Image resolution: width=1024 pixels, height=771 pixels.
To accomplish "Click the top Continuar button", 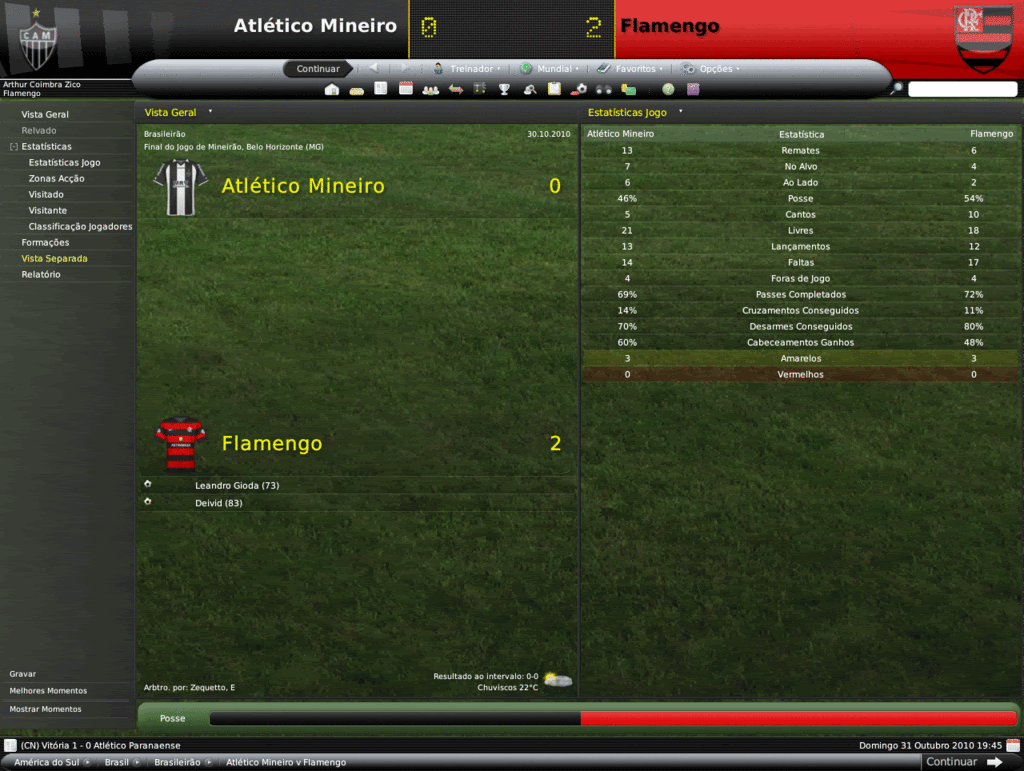I will (318, 69).
